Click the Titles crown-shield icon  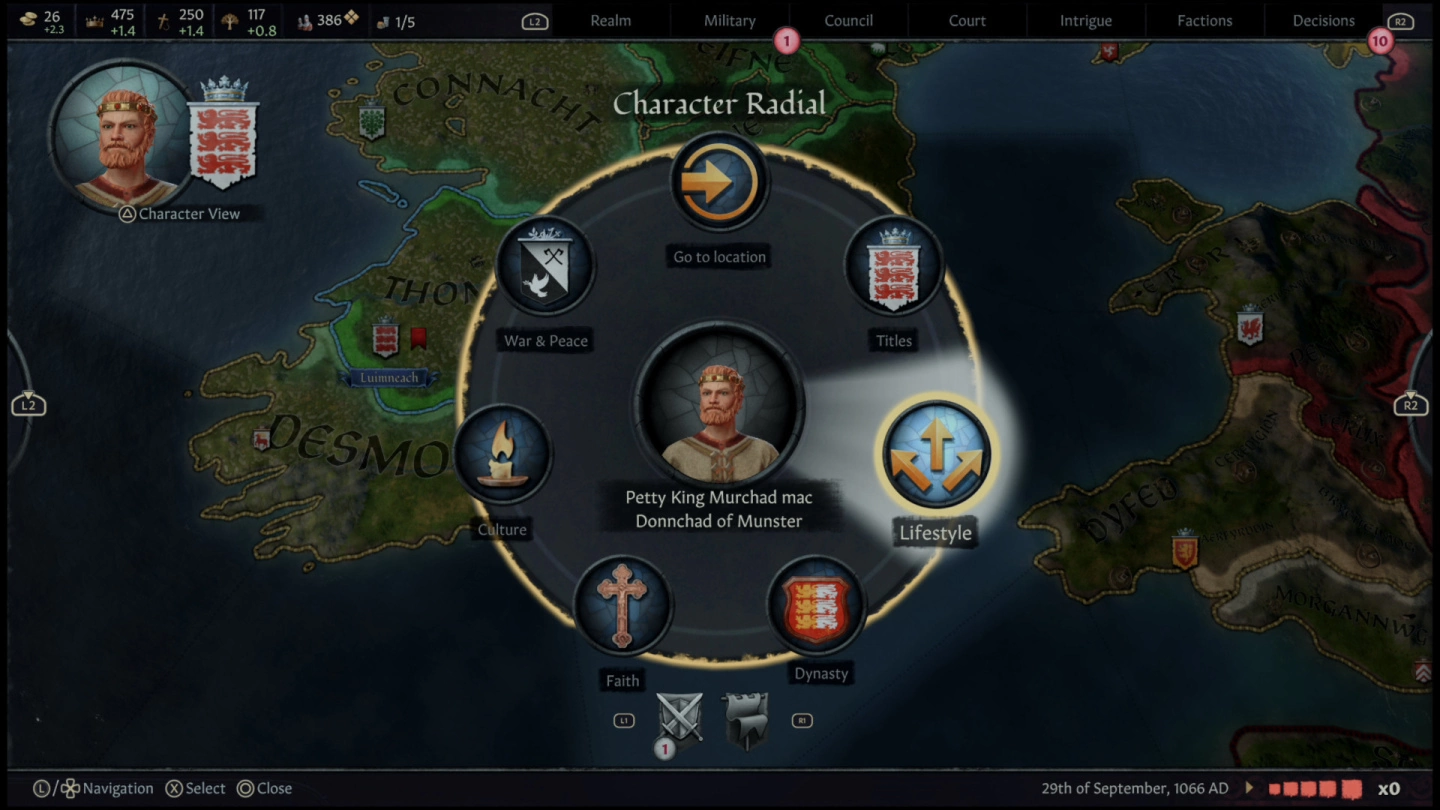coord(893,266)
